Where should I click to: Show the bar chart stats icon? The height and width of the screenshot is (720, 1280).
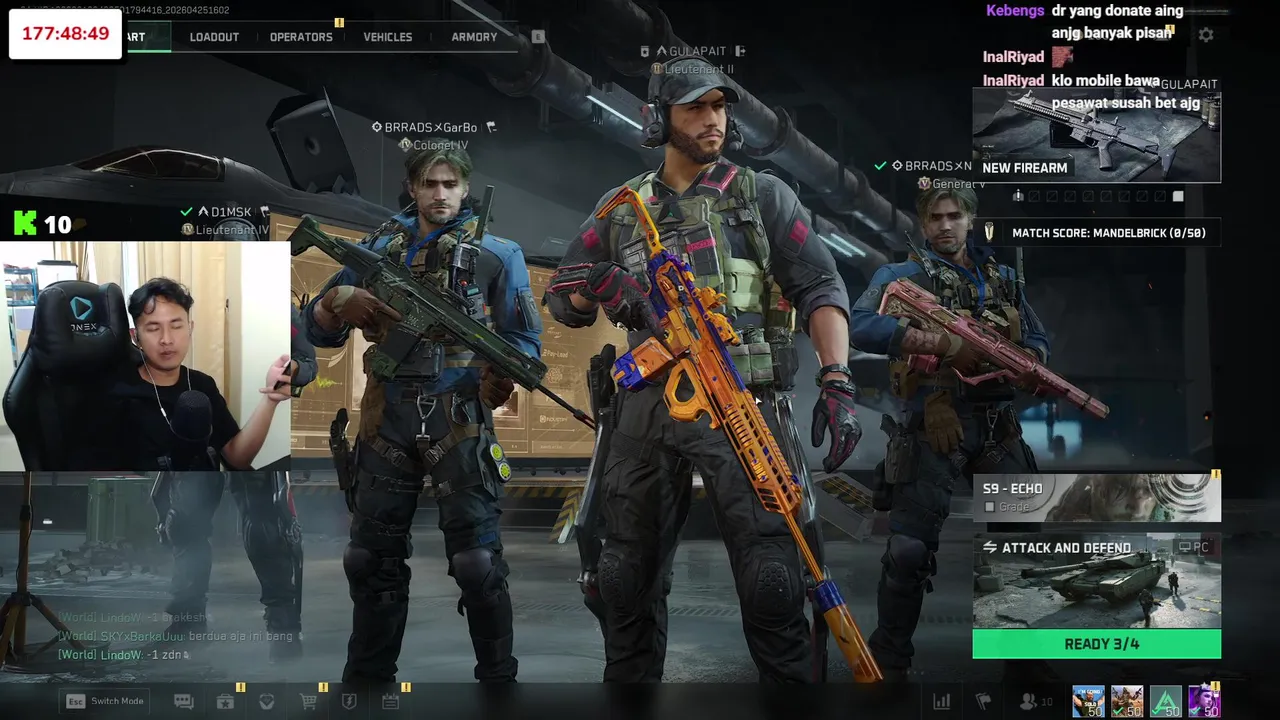pos(941,702)
